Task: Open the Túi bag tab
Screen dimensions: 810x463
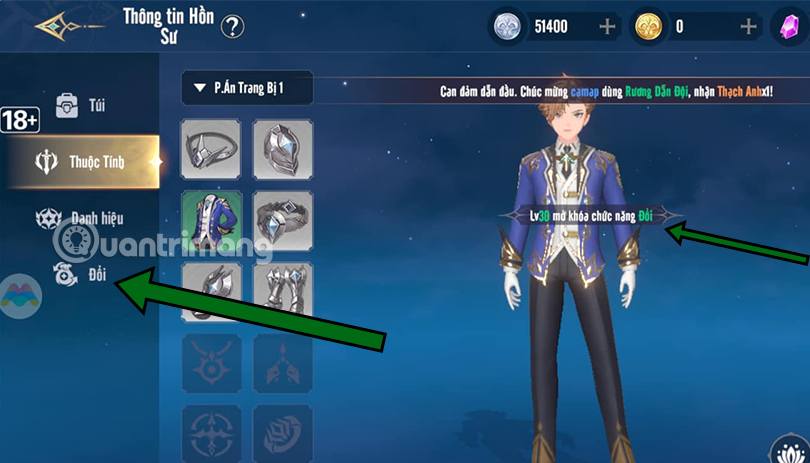Action: [x=80, y=105]
